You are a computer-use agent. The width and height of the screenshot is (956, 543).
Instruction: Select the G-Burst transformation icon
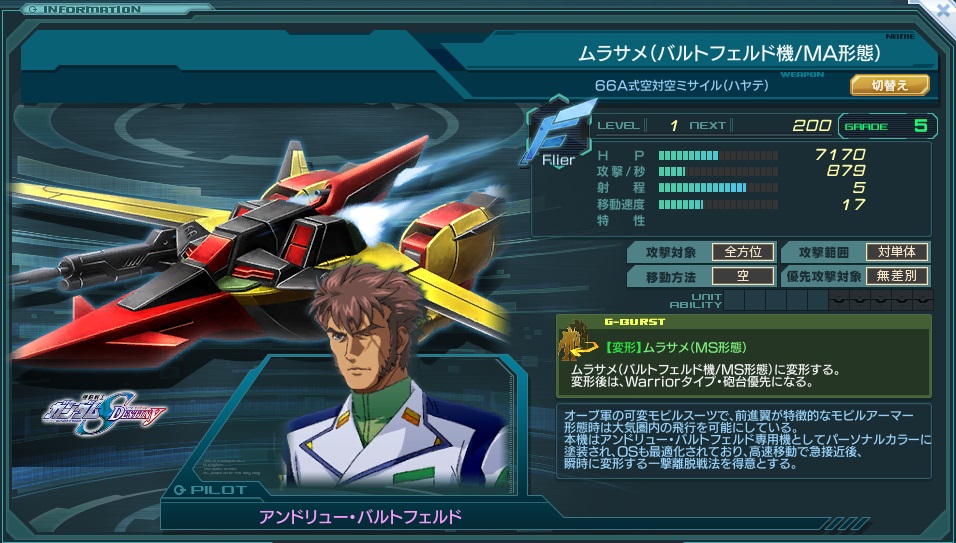pyautogui.click(x=578, y=341)
